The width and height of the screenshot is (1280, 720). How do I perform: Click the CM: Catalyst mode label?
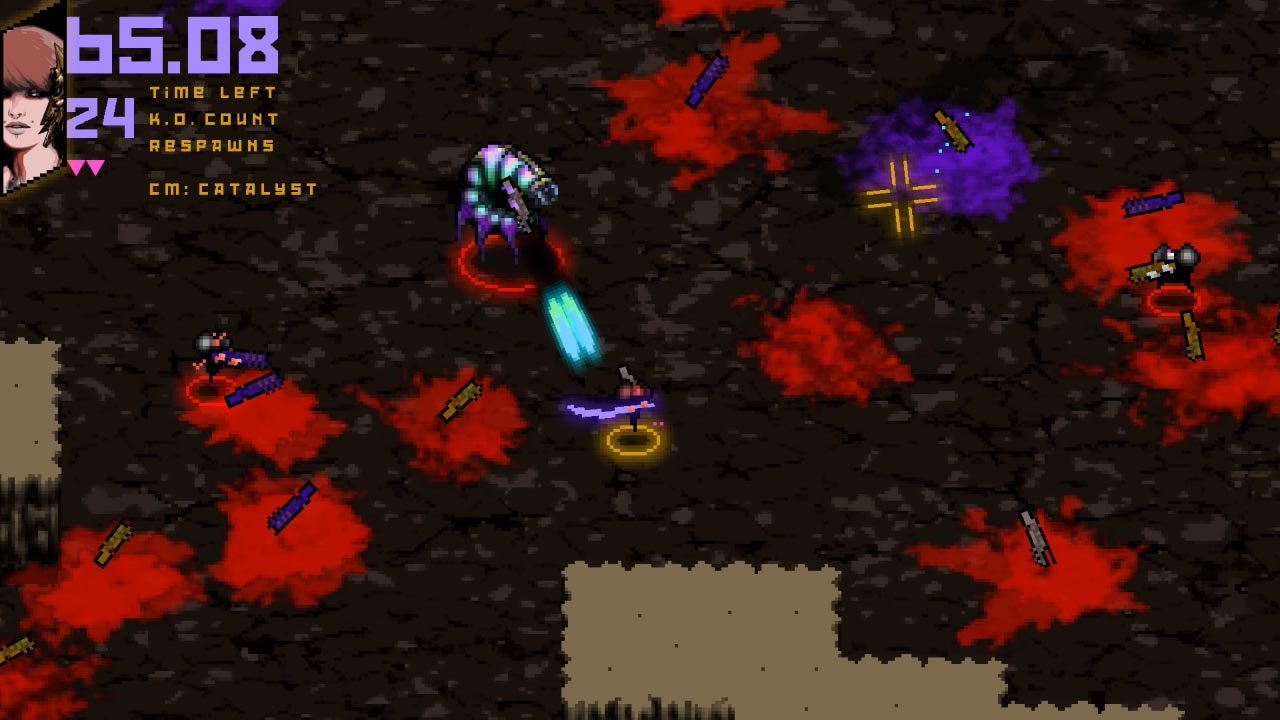click(230, 188)
